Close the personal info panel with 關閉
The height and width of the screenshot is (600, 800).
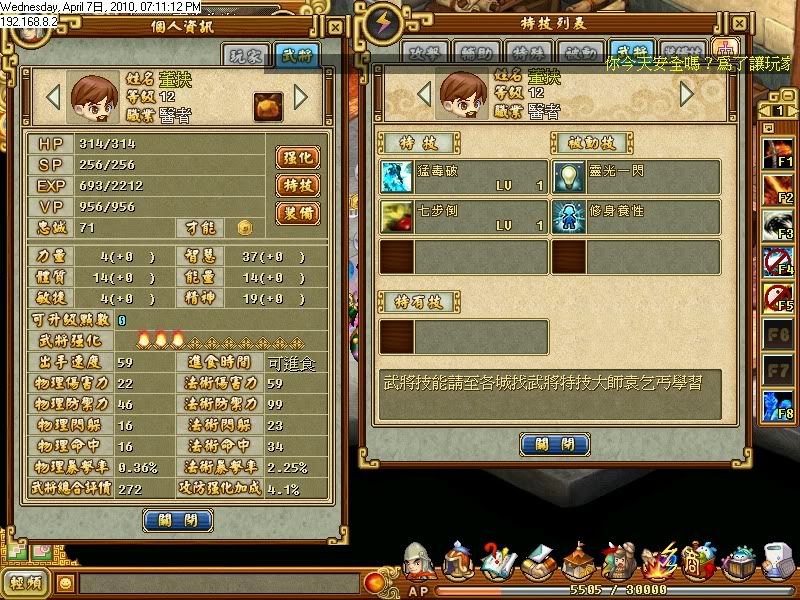click(x=178, y=520)
